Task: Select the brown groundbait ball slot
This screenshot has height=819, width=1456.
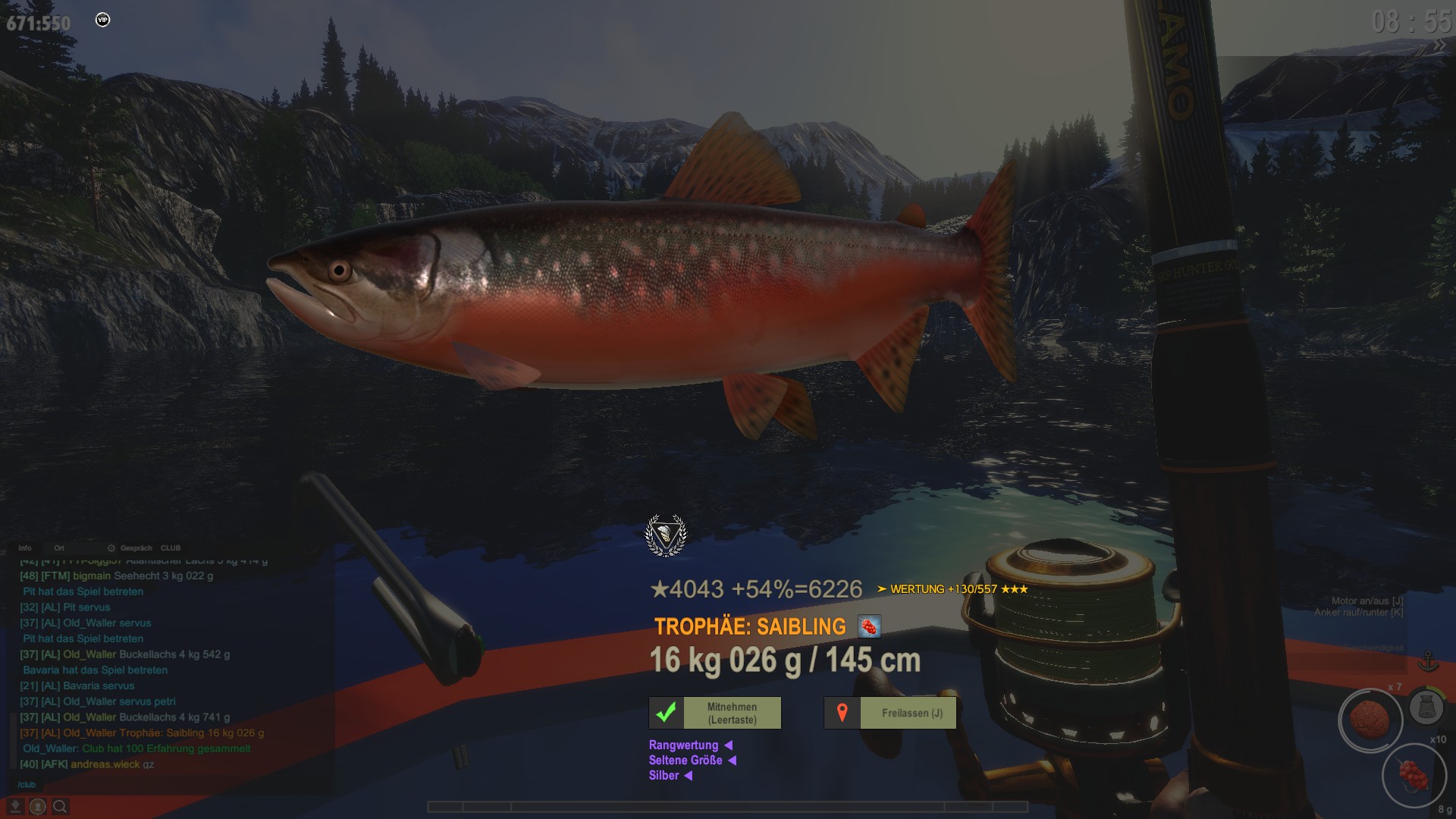Action: pyautogui.click(x=1370, y=720)
